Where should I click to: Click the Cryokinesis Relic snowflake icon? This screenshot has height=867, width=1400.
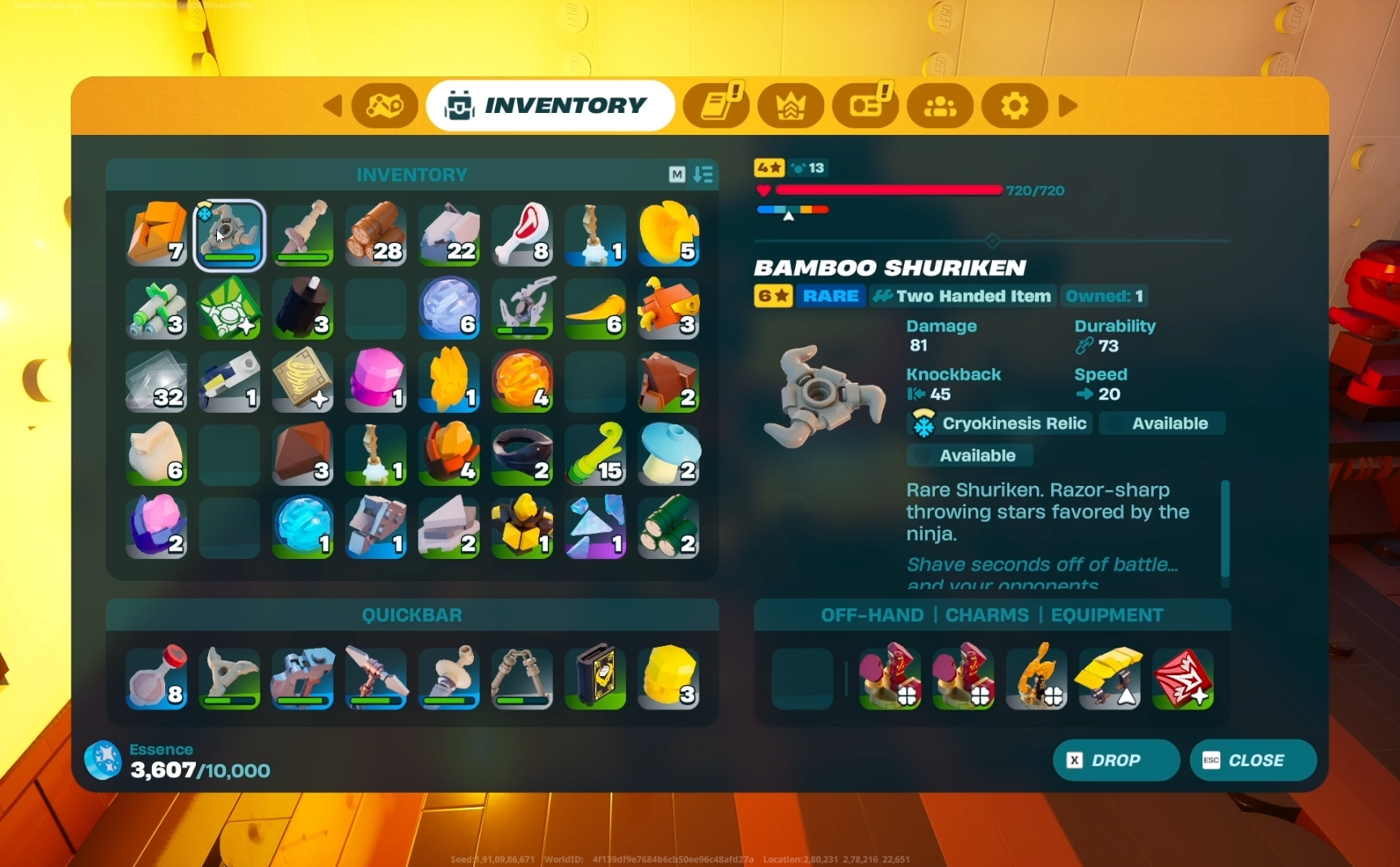[923, 423]
